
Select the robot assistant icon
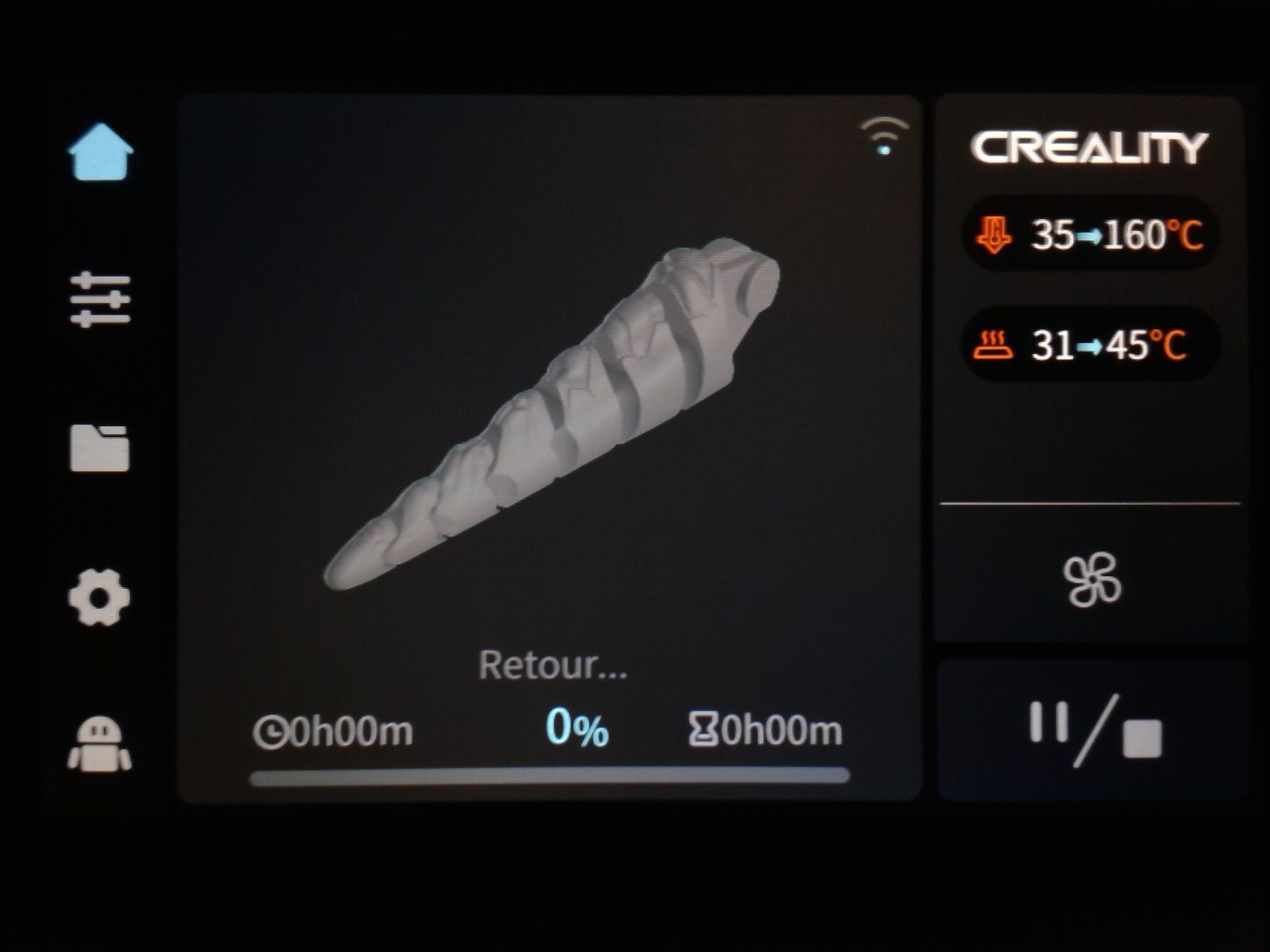(x=99, y=744)
